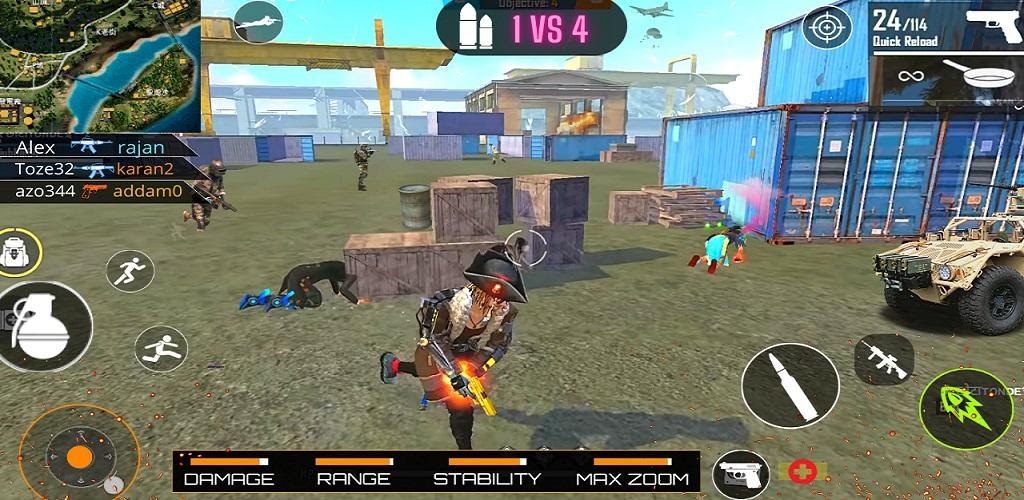Fire using the large bullet button
This screenshot has width=1024, height=500.
click(790, 385)
